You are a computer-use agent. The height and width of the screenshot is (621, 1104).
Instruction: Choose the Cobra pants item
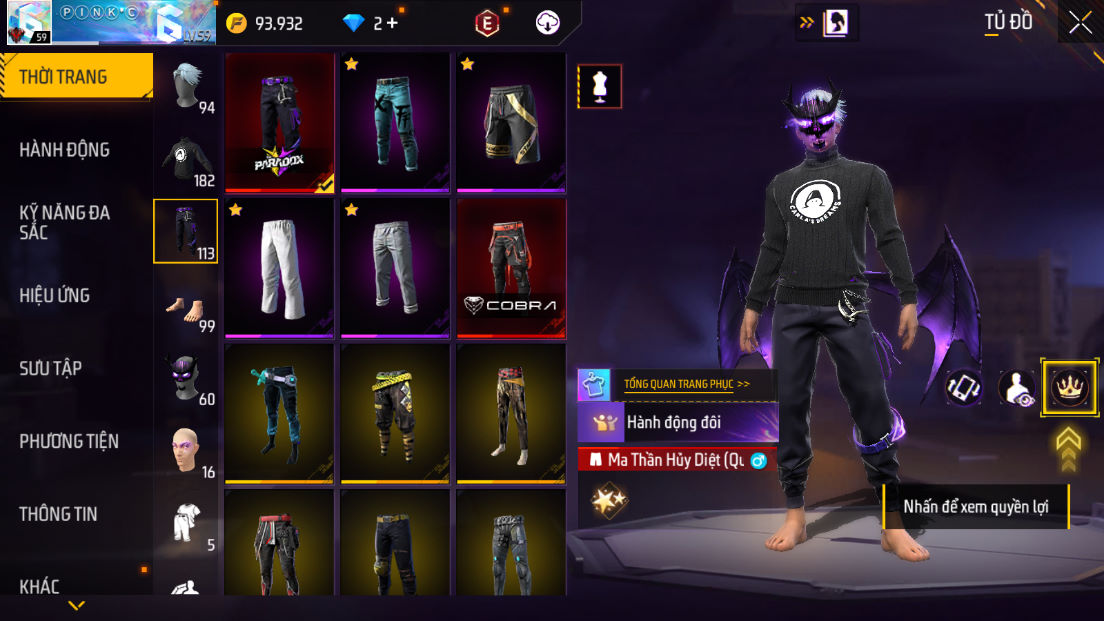[511, 268]
